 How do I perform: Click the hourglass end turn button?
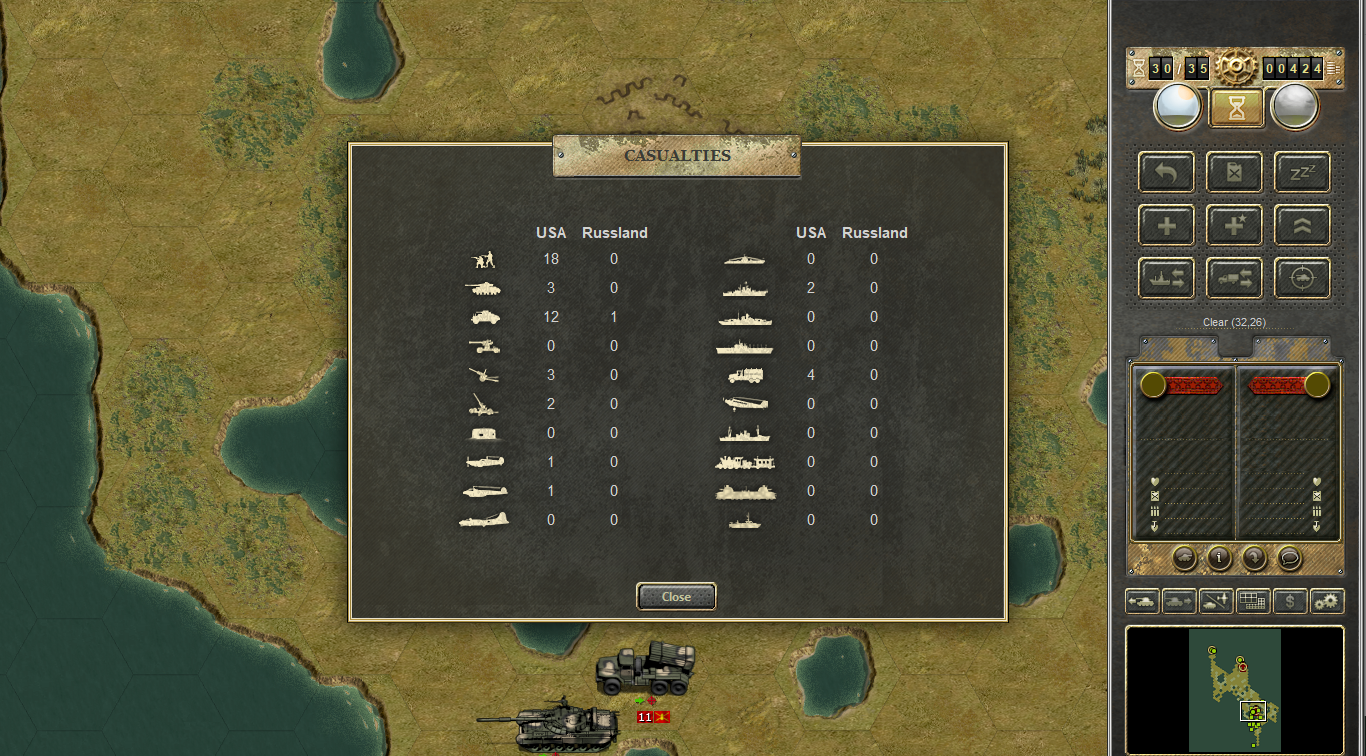point(1236,106)
